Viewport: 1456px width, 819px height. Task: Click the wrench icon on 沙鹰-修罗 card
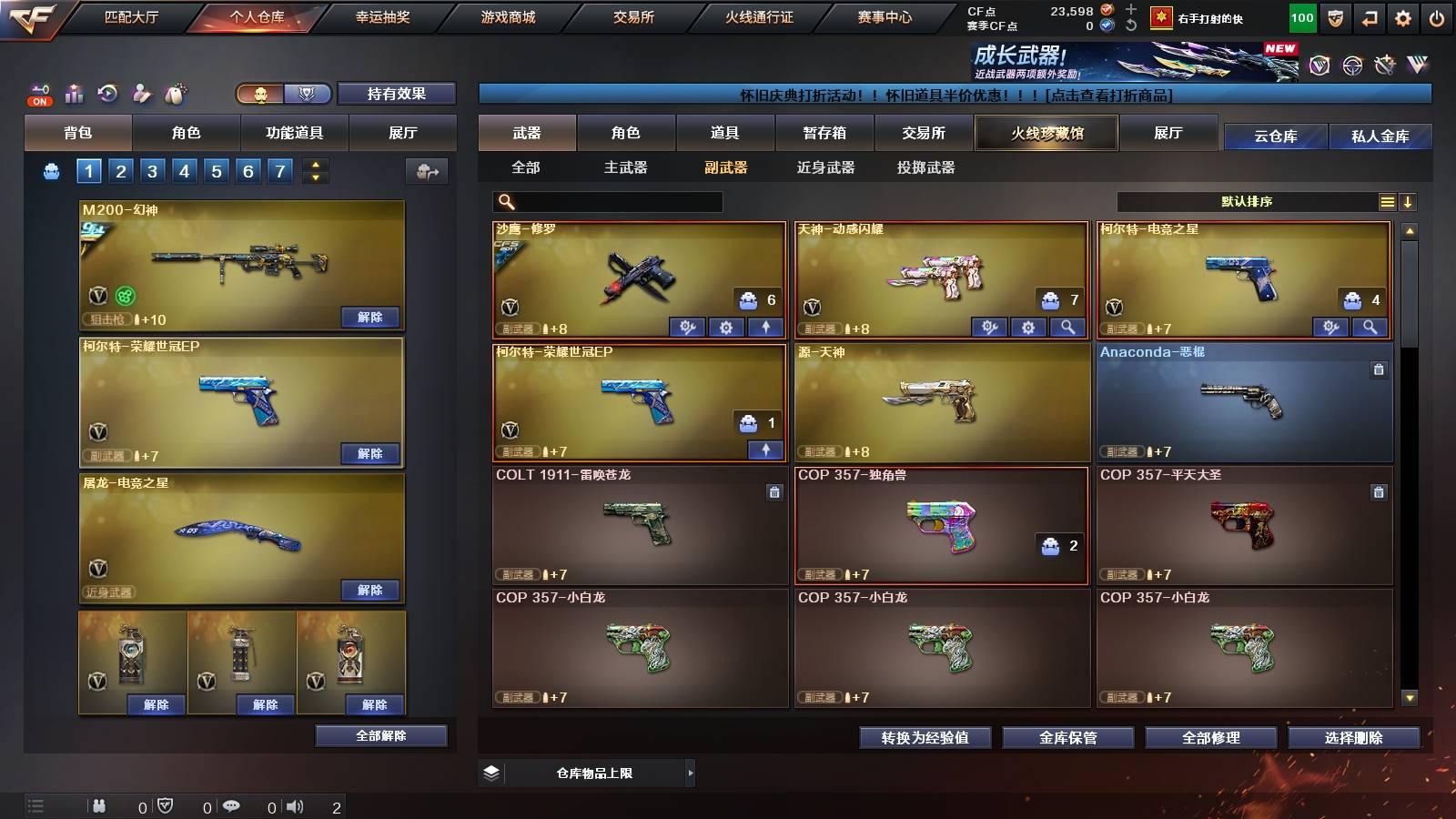[689, 327]
